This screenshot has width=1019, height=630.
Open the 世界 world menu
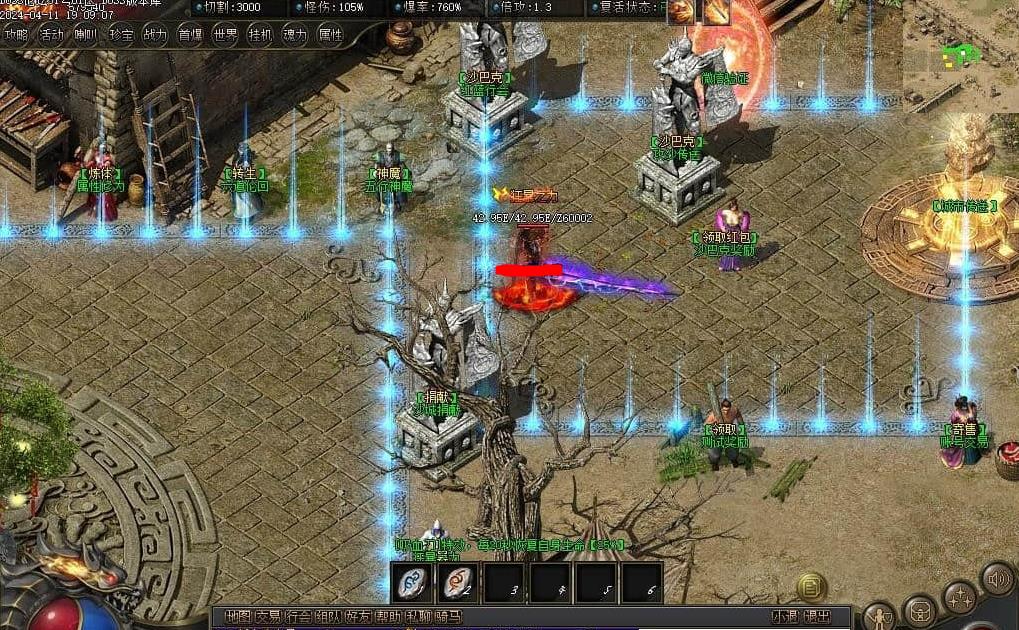pos(225,35)
